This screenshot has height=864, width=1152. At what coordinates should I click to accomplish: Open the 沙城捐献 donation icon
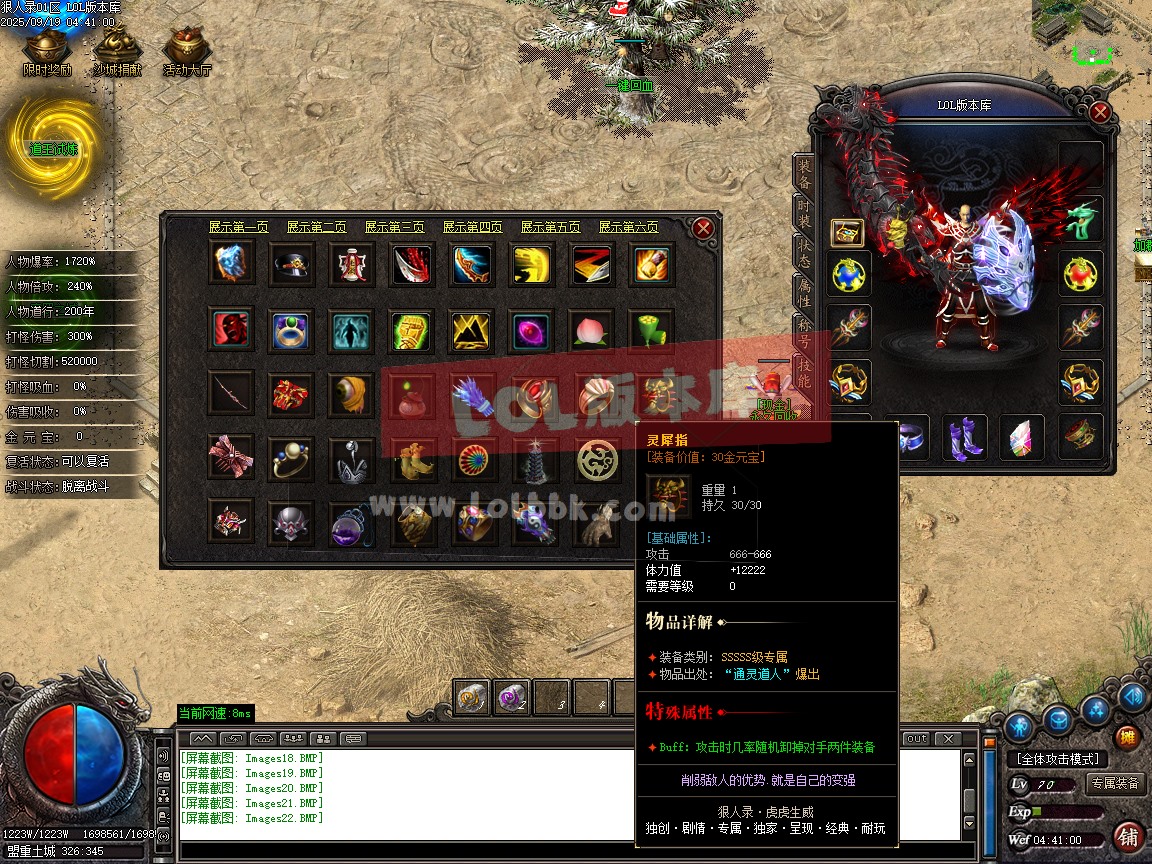[x=117, y=52]
